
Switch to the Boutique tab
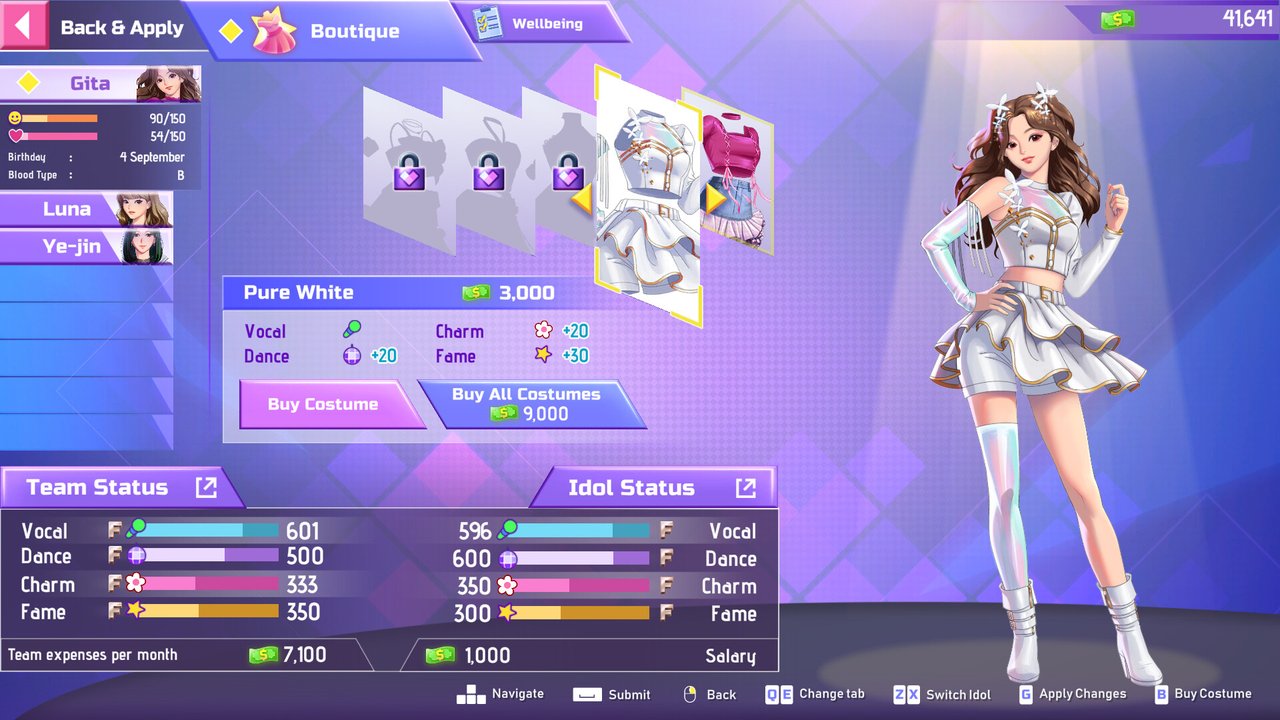[x=330, y=31]
